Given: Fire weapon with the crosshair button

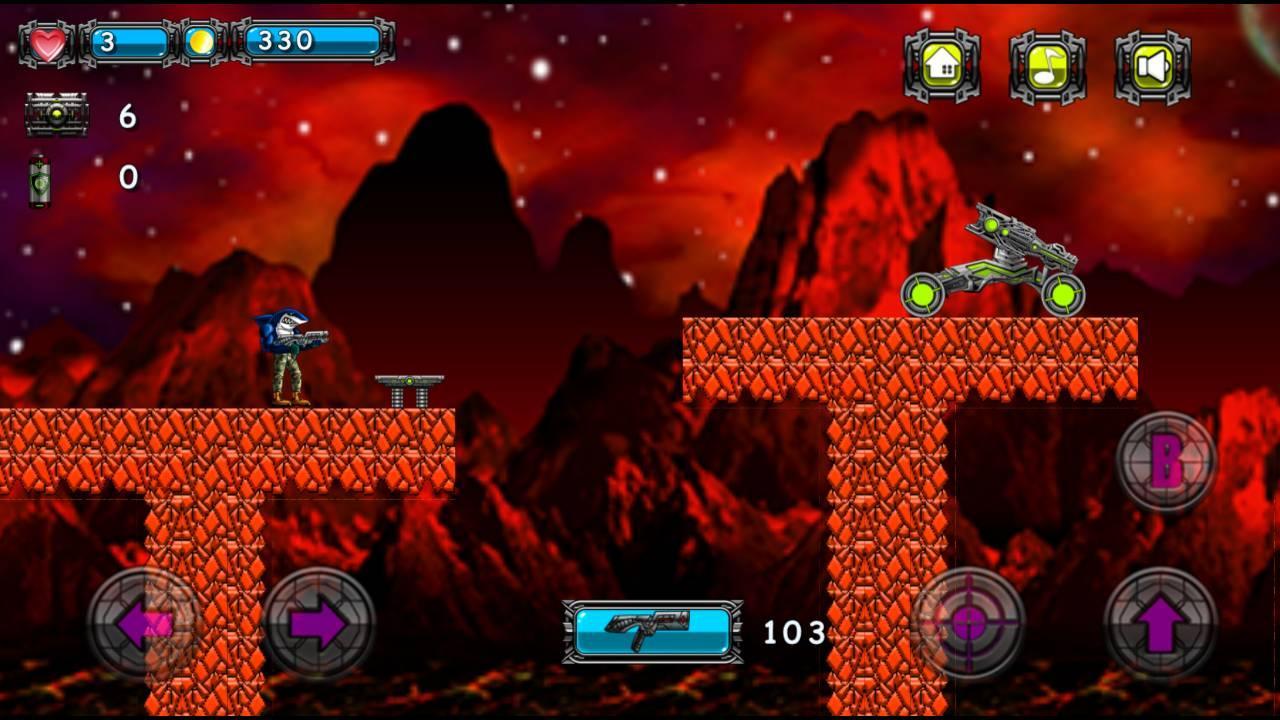Looking at the screenshot, I should click(x=968, y=624).
